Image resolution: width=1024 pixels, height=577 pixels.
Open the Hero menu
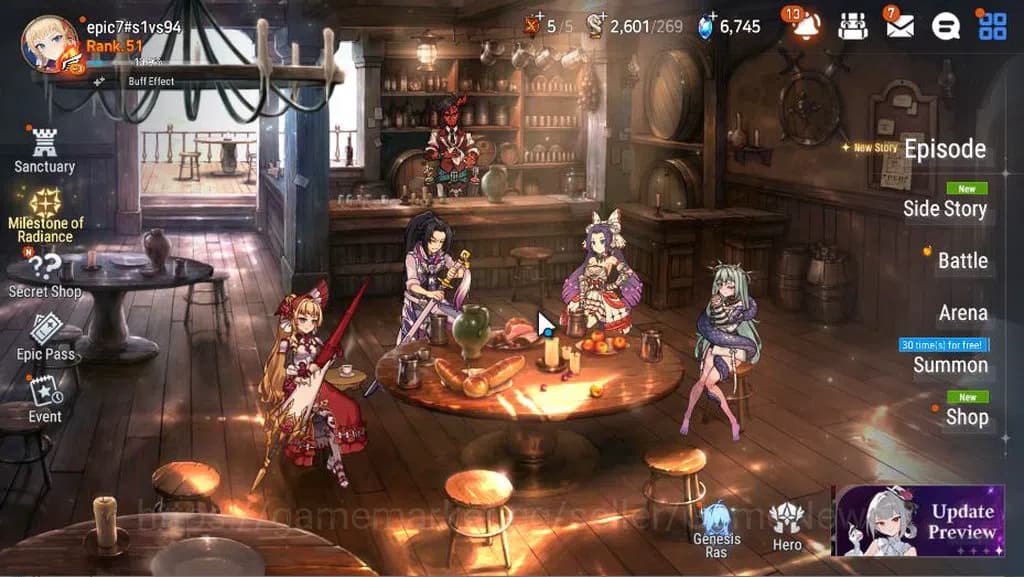coord(787,526)
